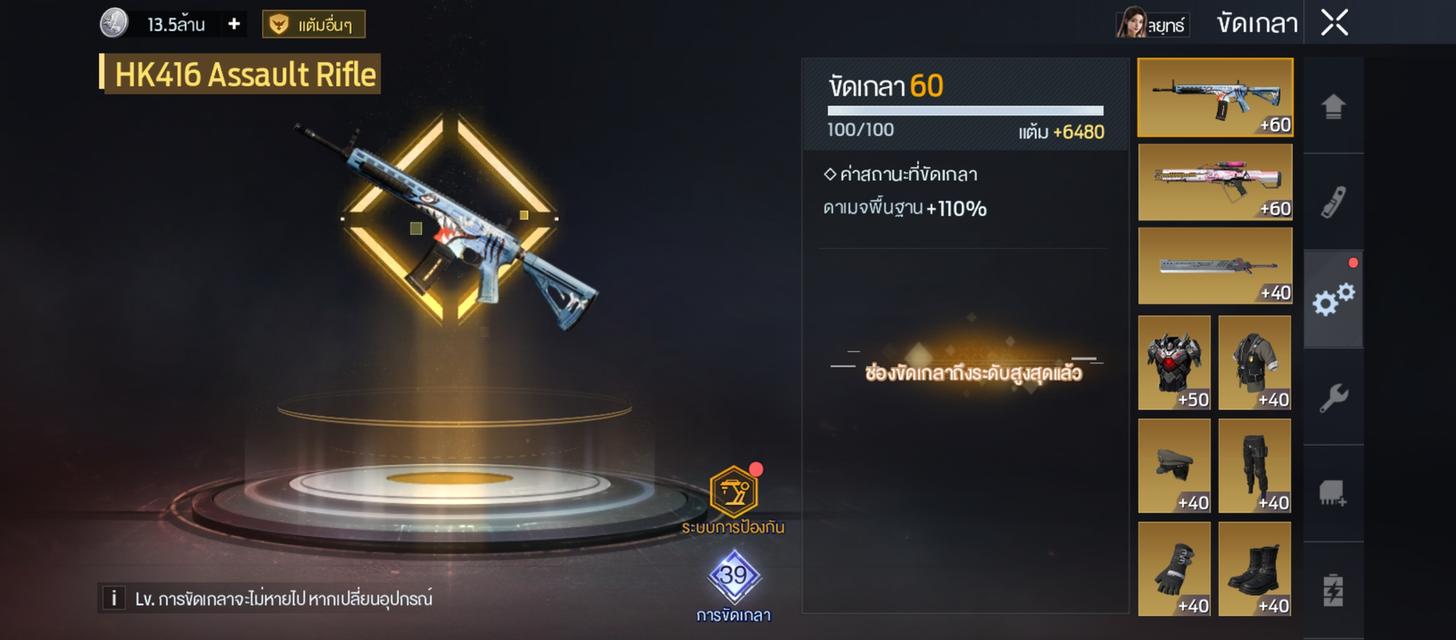Open the gears refinement tab
Image resolution: width=1456 pixels, height=640 pixels.
pos(1333,299)
